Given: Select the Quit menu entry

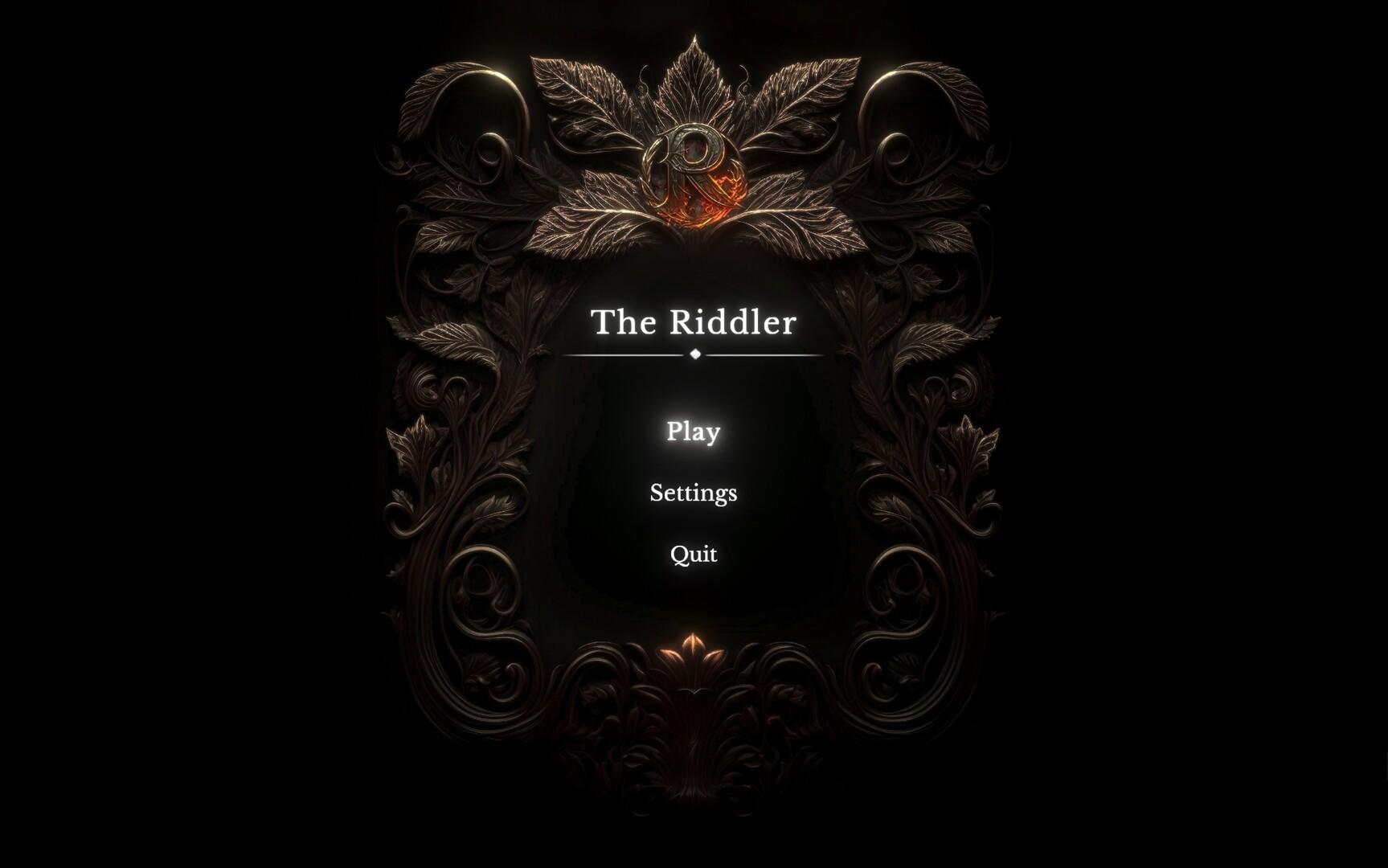Looking at the screenshot, I should click(x=694, y=554).
